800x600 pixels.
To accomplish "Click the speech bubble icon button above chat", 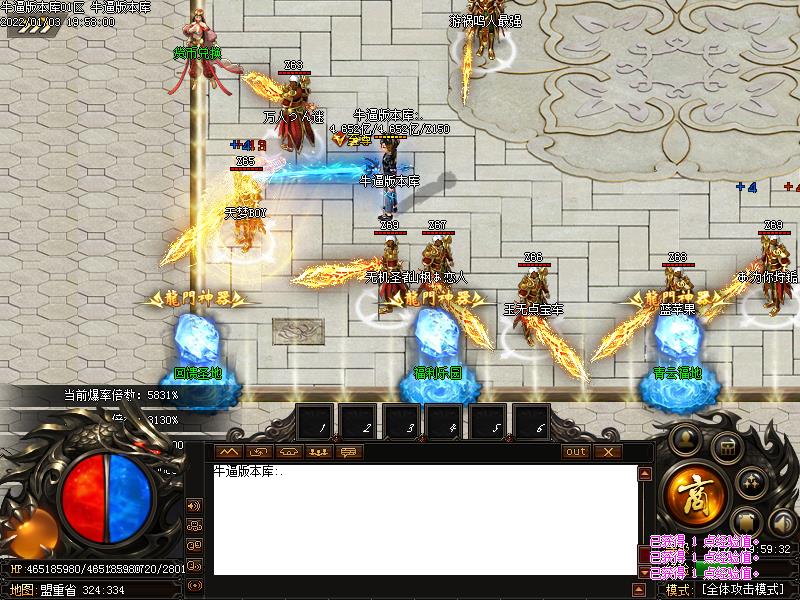I will coord(348,452).
